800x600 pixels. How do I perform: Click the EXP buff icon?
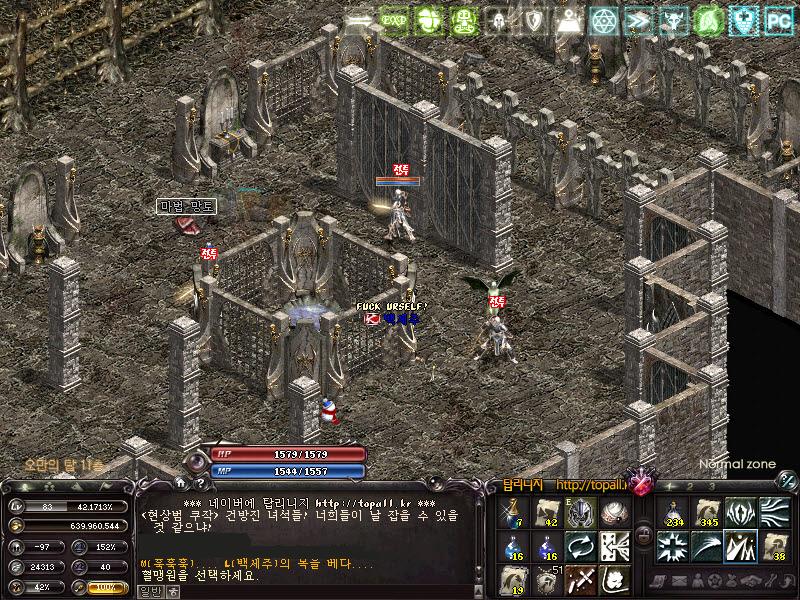pyautogui.click(x=393, y=19)
